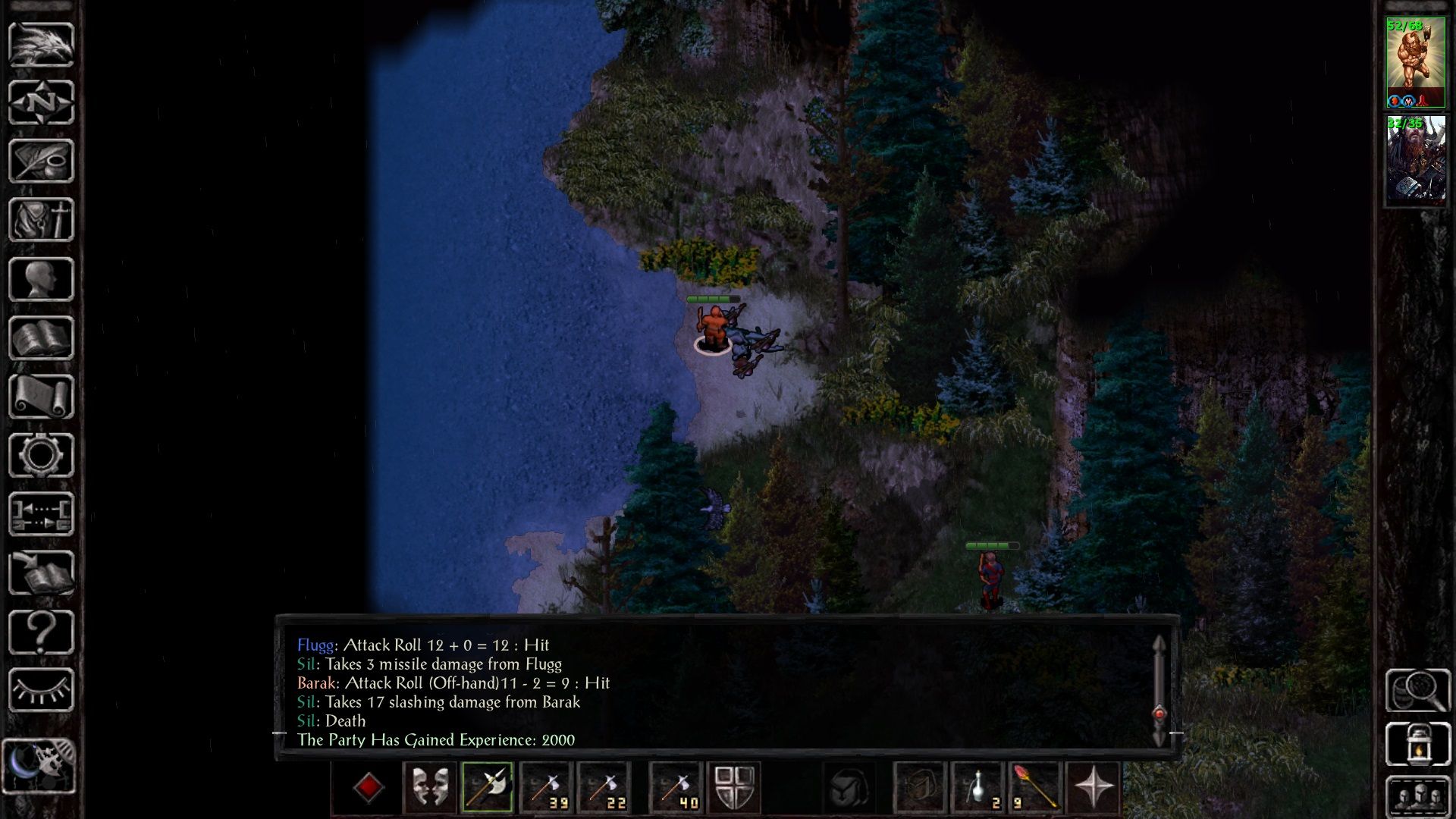Toggle the closed-eye hide interface button
The image size is (1456, 819).
point(41,690)
